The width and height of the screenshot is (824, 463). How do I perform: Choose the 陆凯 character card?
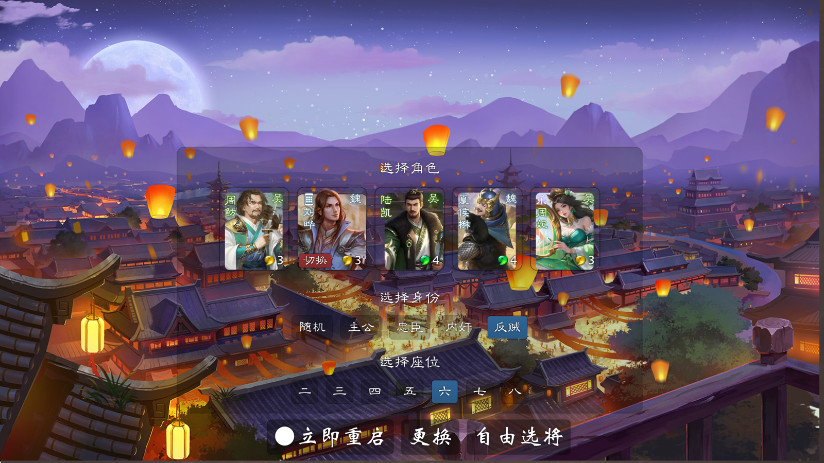(411, 229)
